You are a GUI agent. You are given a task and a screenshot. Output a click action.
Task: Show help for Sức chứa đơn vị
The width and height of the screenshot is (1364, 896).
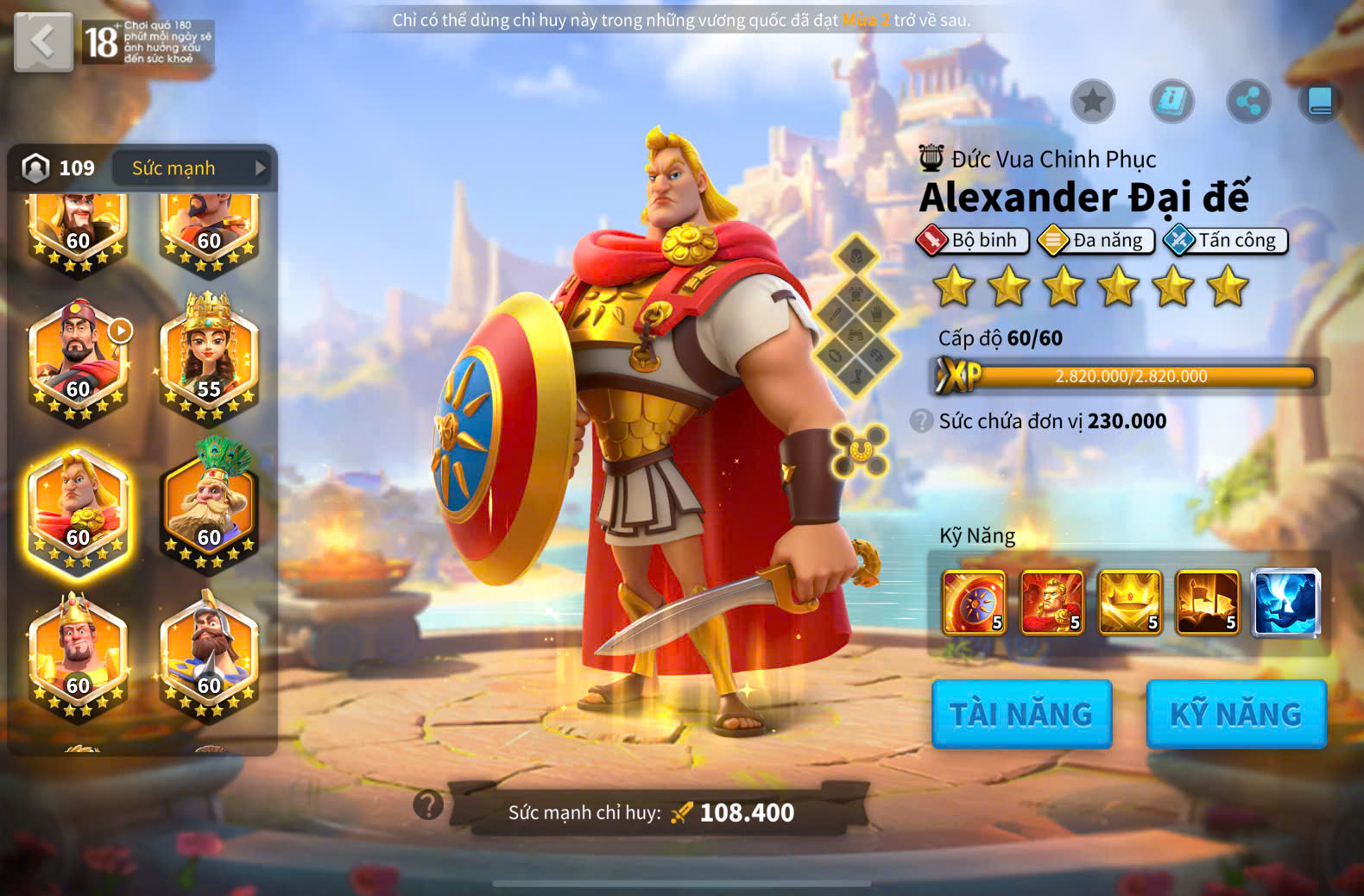click(x=921, y=421)
